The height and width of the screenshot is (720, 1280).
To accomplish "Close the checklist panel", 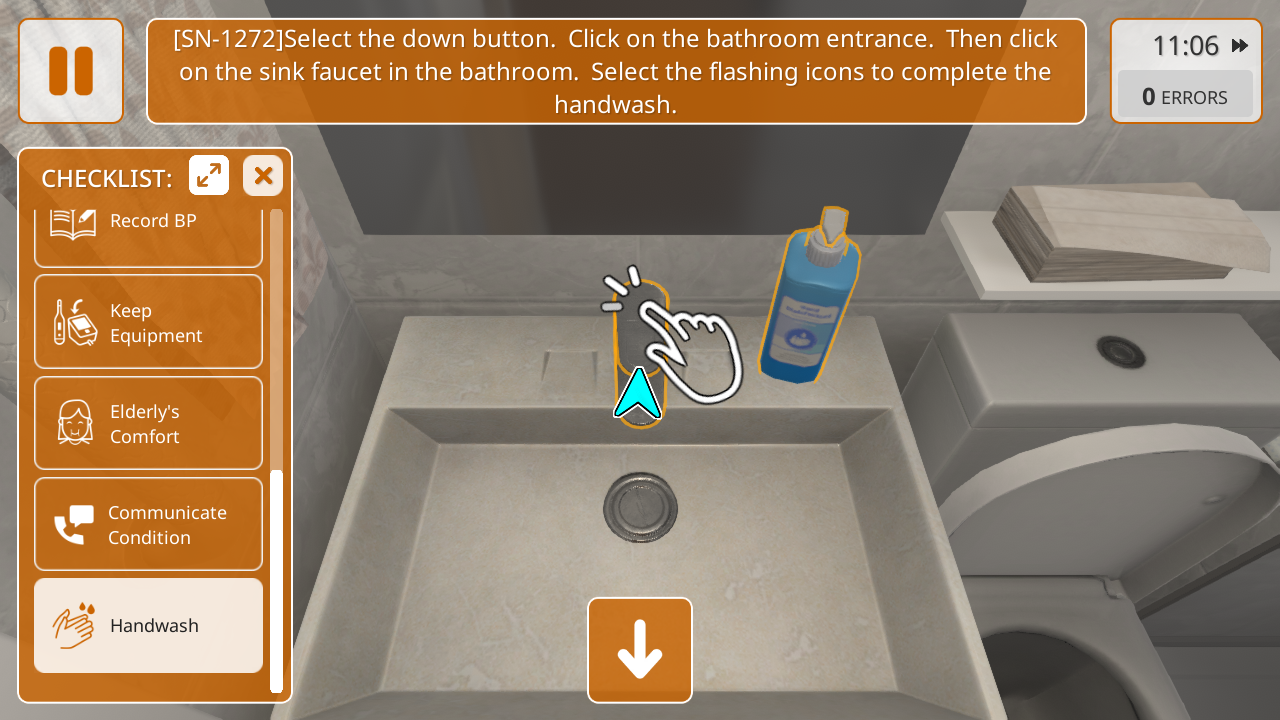I will tap(263, 176).
